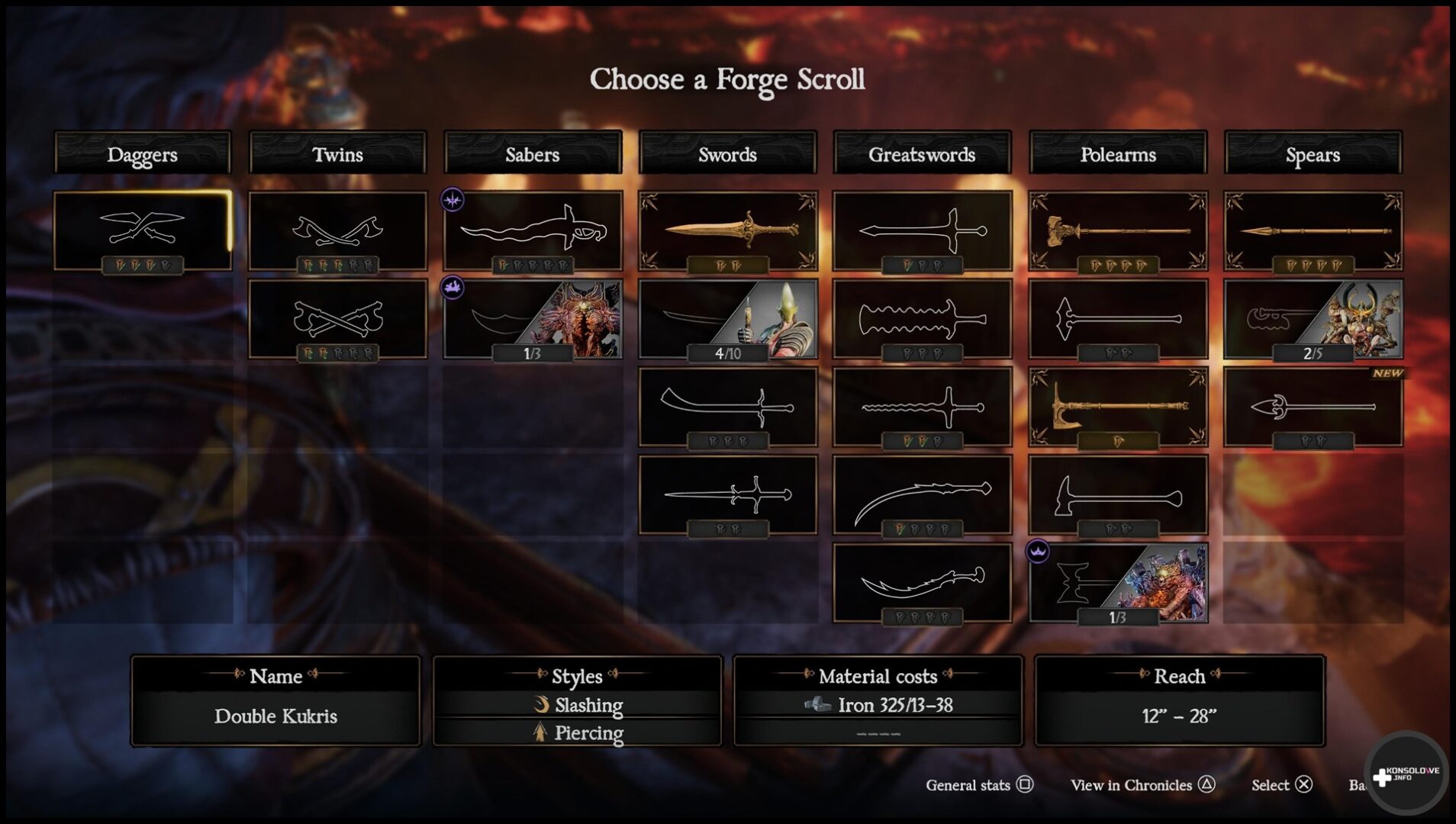Select the Double Kukris dagger scroll
Image resolution: width=1456 pixels, height=824 pixels.
point(142,230)
